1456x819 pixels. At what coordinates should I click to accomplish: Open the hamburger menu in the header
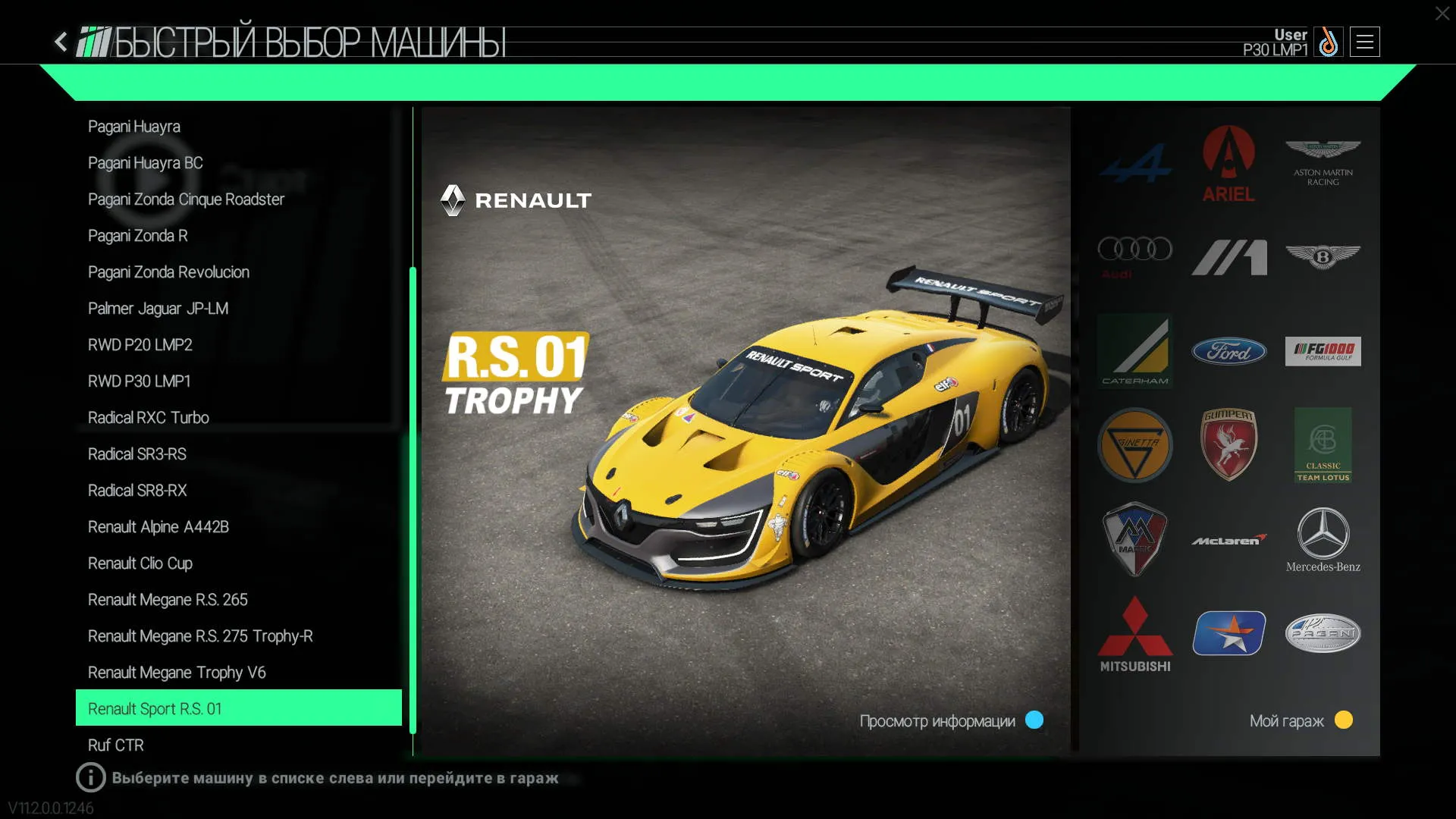tap(1365, 42)
